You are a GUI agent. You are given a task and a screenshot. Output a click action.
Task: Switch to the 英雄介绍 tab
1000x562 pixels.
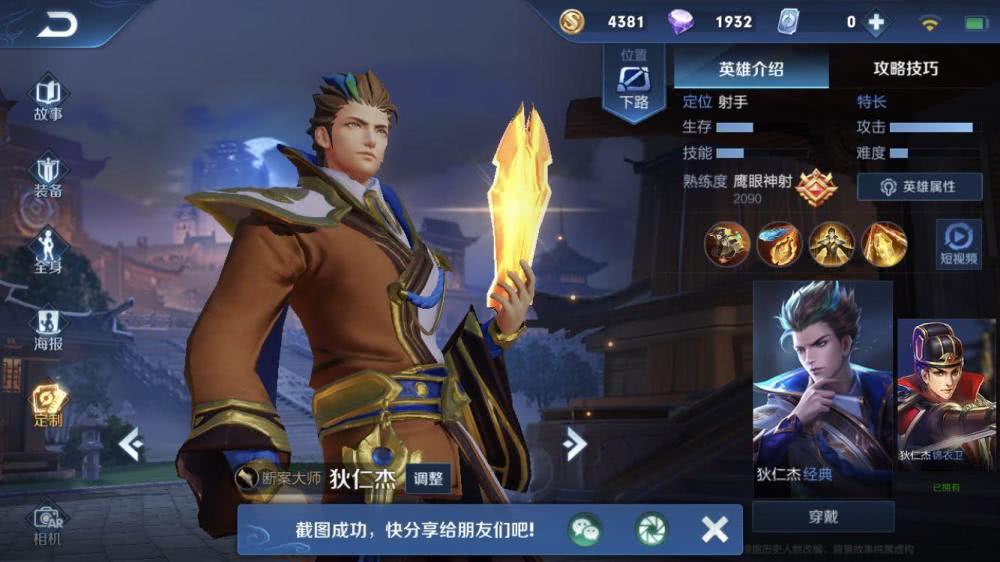point(751,69)
